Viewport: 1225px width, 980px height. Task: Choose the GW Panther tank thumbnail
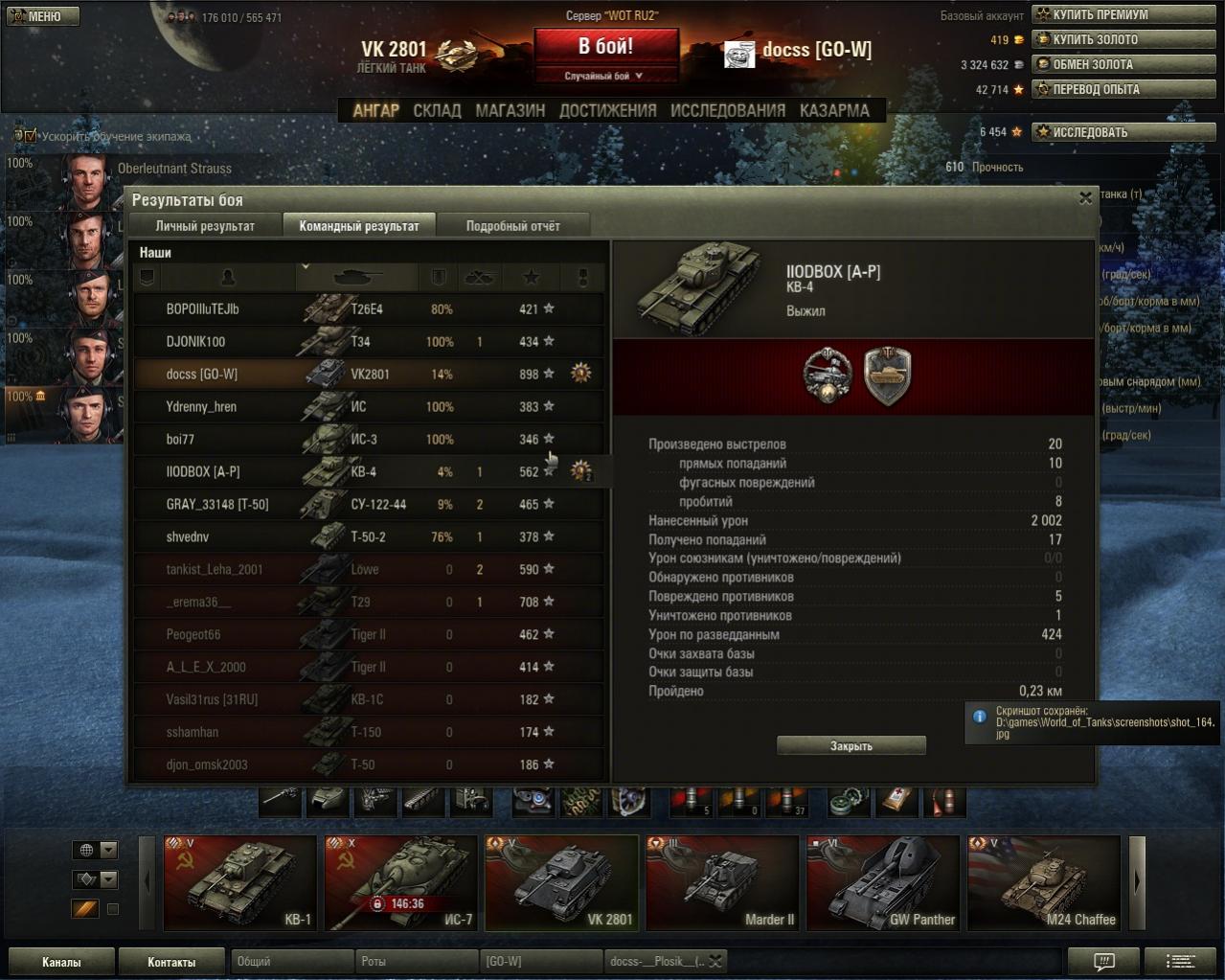pyautogui.click(x=882, y=882)
